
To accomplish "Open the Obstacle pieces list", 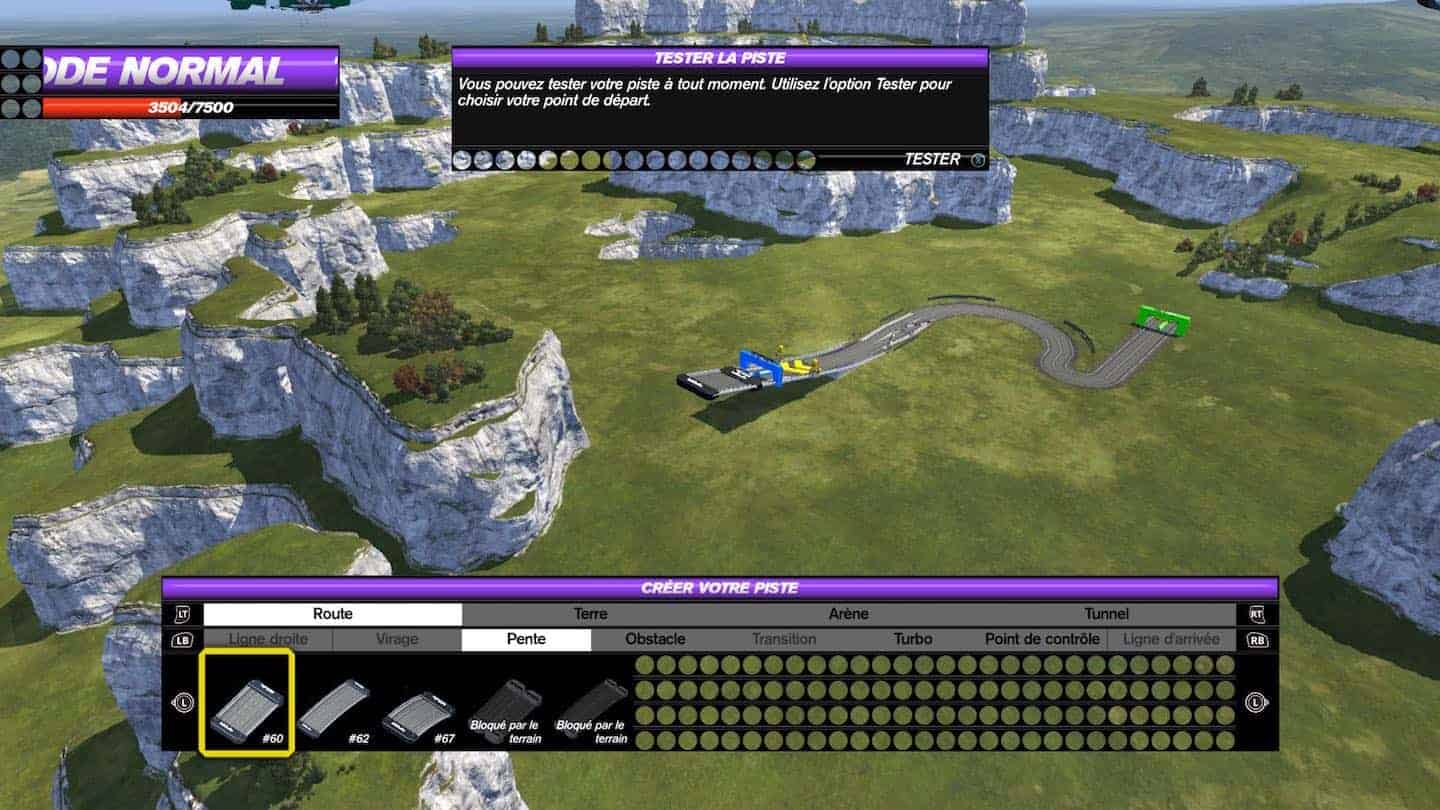I will 655,639.
